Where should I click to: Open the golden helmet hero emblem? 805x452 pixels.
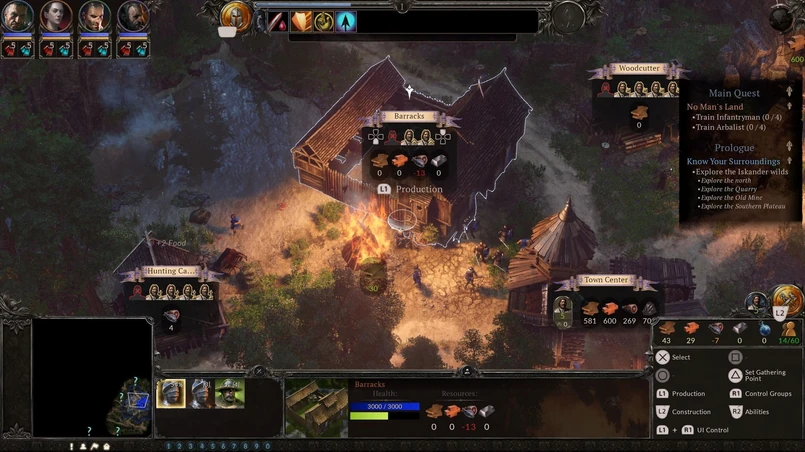click(x=236, y=16)
